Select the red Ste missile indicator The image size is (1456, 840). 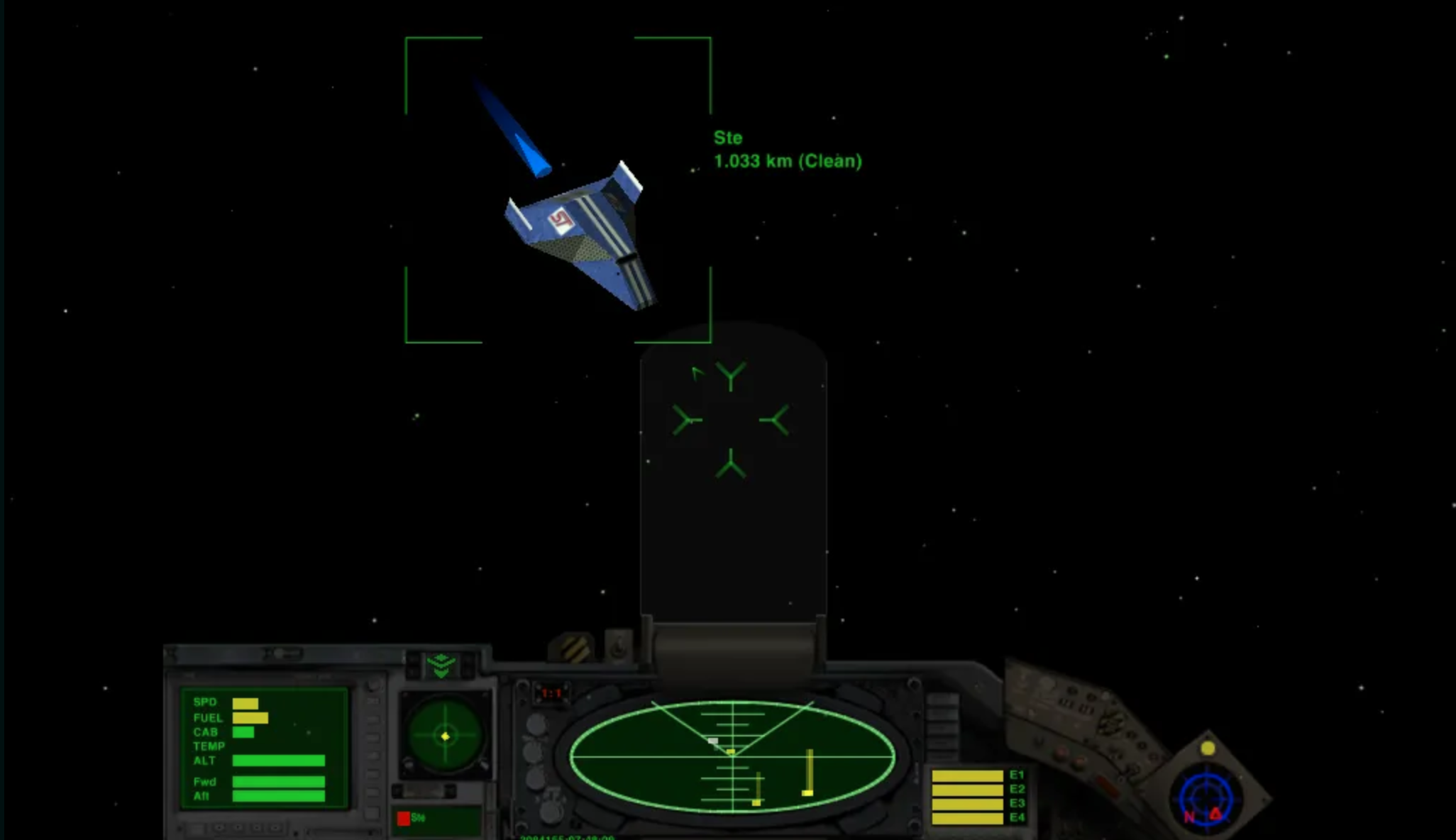[404, 819]
